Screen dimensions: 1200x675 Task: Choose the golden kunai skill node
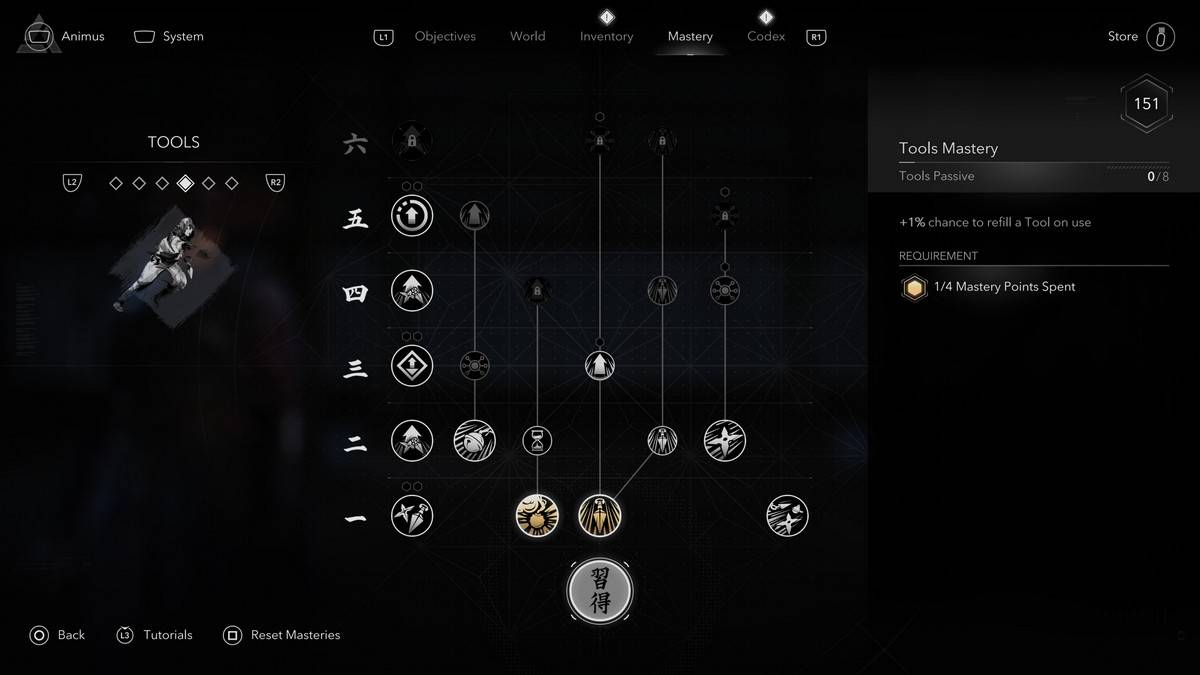point(600,516)
